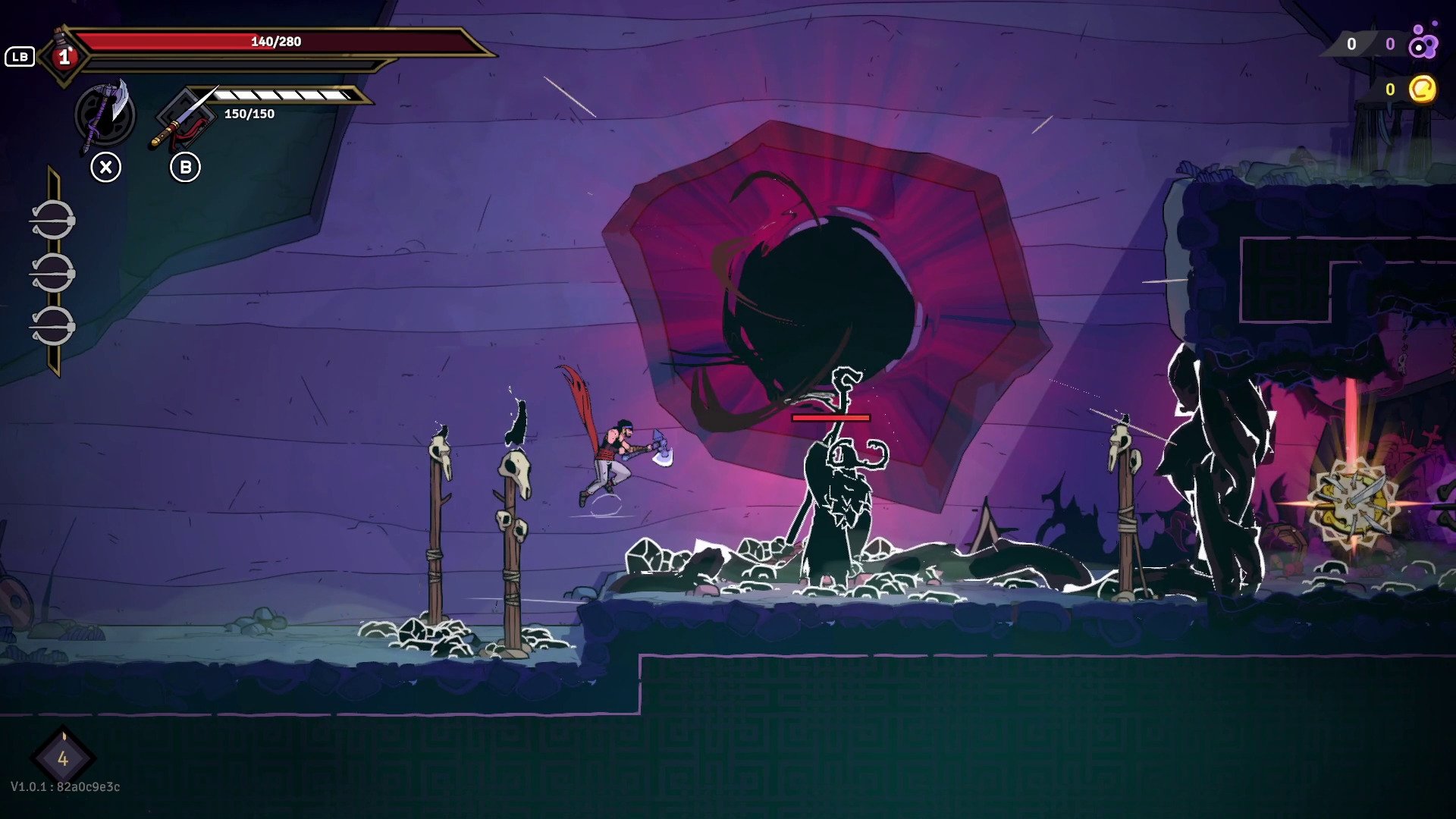1456x819 pixels.
Task: Click the diamond badge showing 4
Action: pyautogui.click(x=63, y=758)
